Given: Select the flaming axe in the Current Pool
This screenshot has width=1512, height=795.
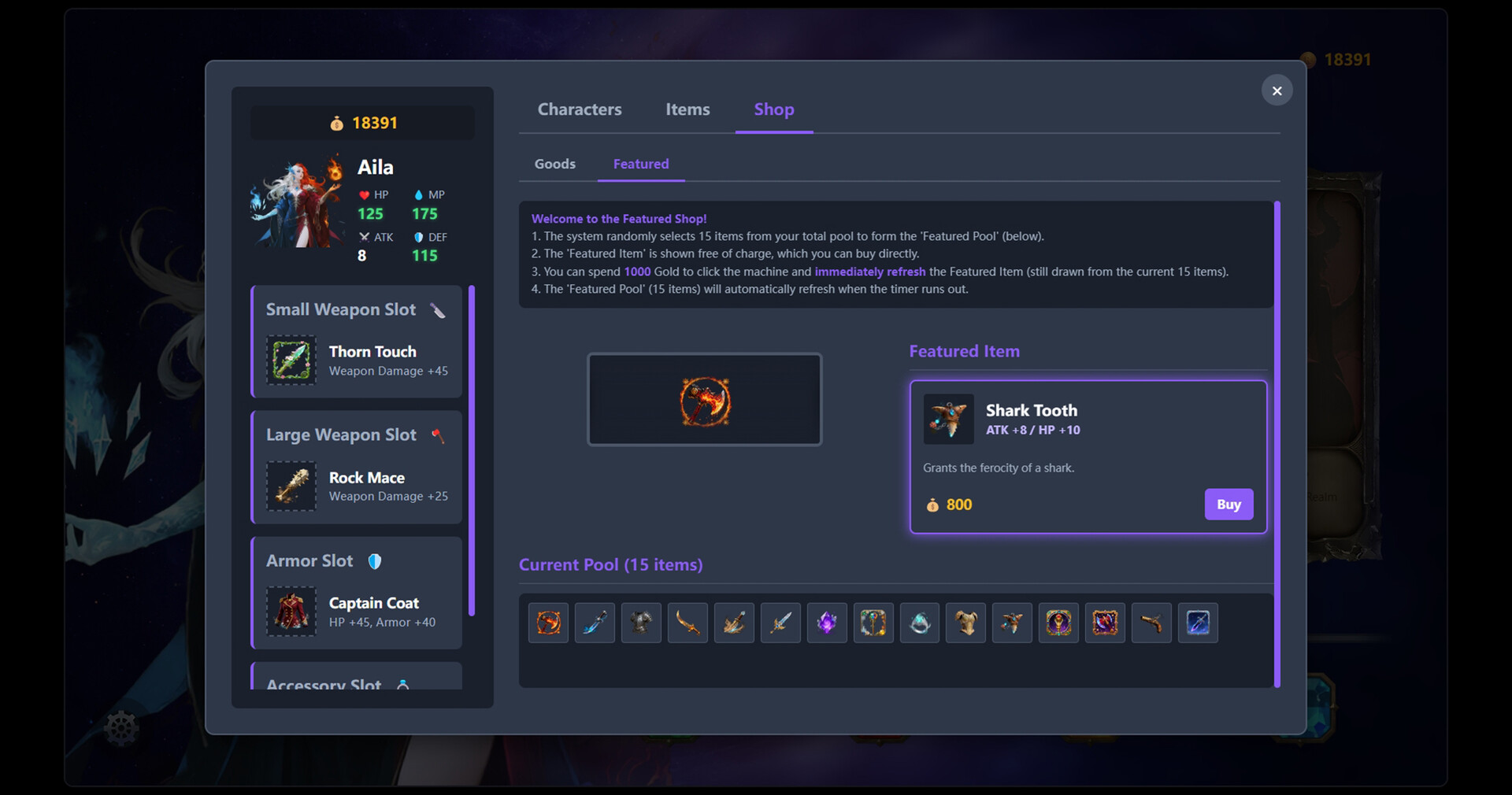Looking at the screenshot, I should coord(547,623).
